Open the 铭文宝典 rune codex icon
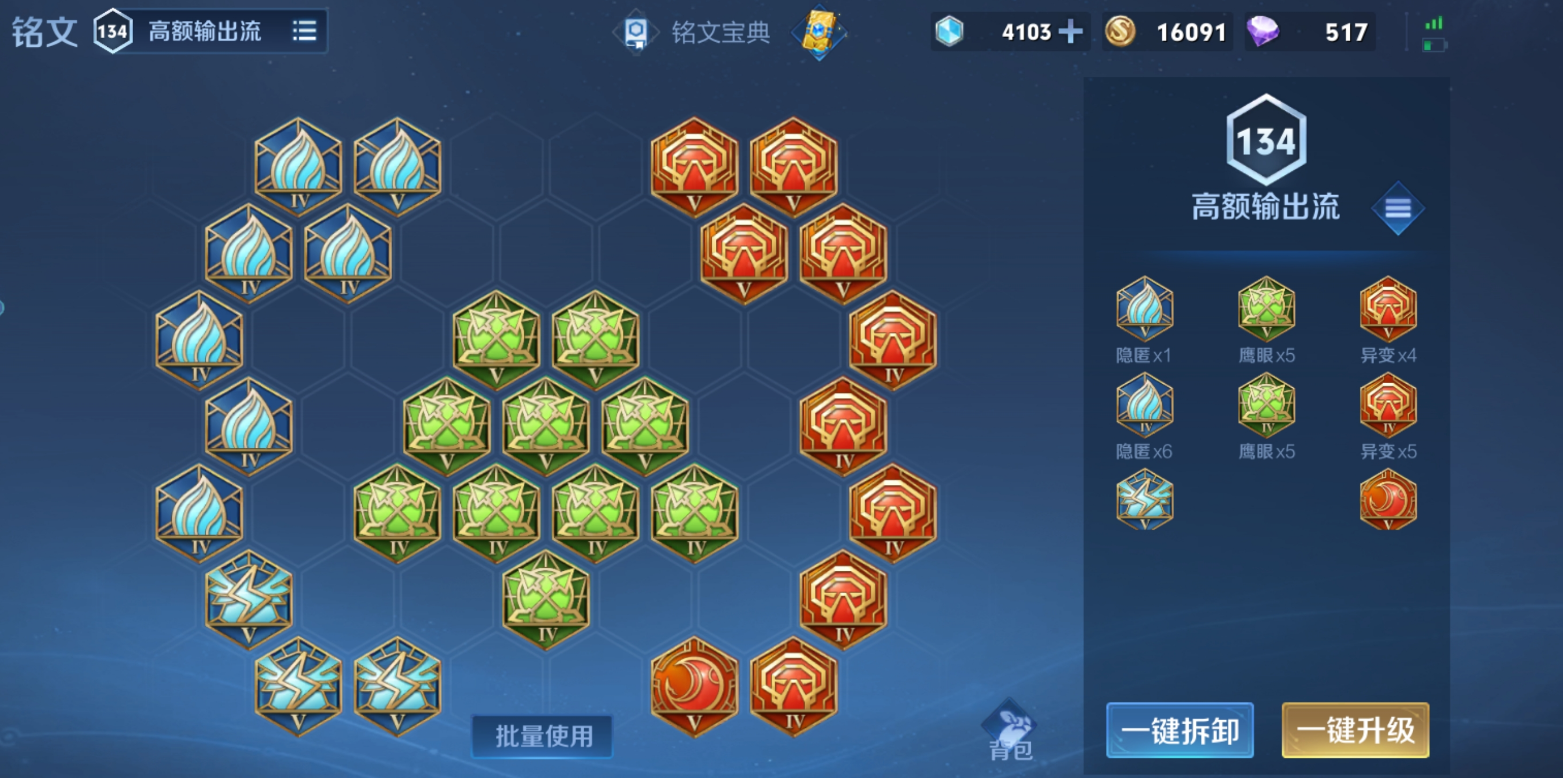The height and width of the screenshot is (778, 1563). [x=637, y=32]
